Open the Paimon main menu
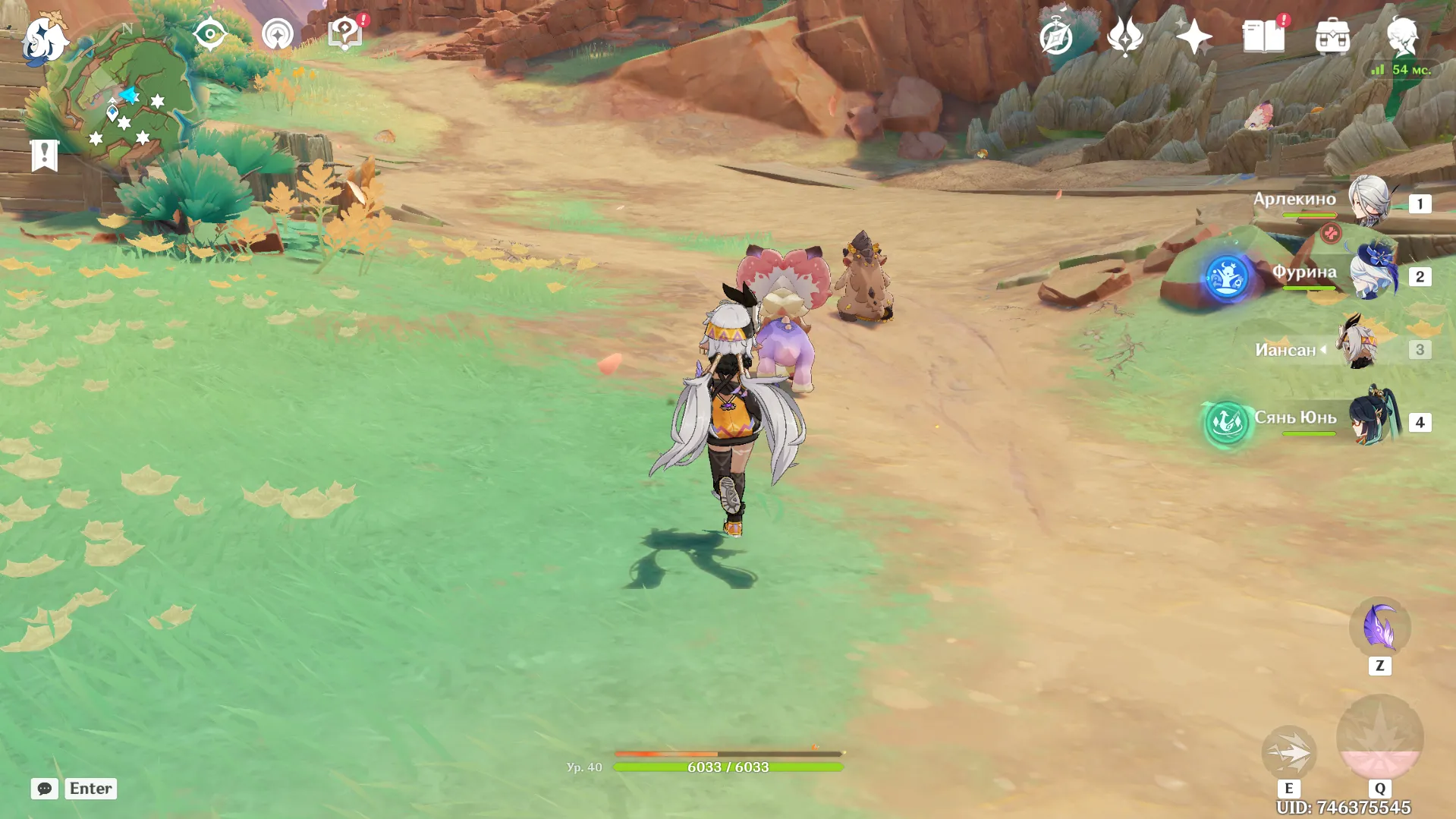1456x819 pixels. pos(43,38)
